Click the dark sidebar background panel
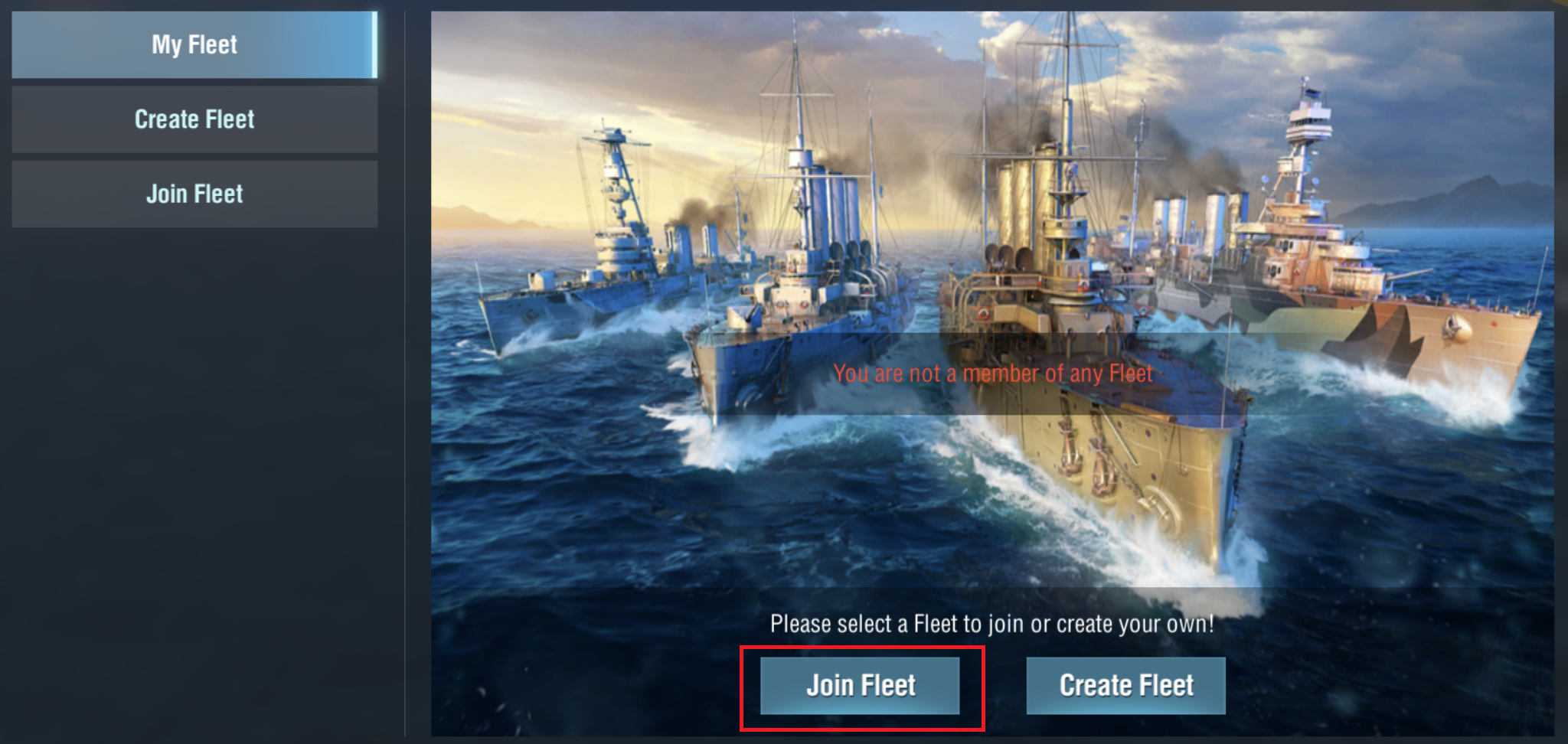Screen dimensions: 1568x744 click(x=194, y=459)
